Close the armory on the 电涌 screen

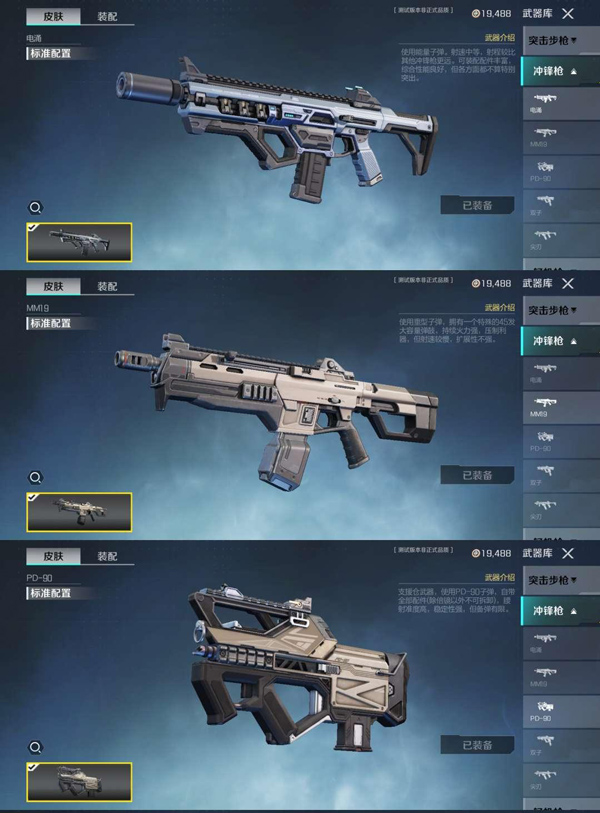pos(568,14)
